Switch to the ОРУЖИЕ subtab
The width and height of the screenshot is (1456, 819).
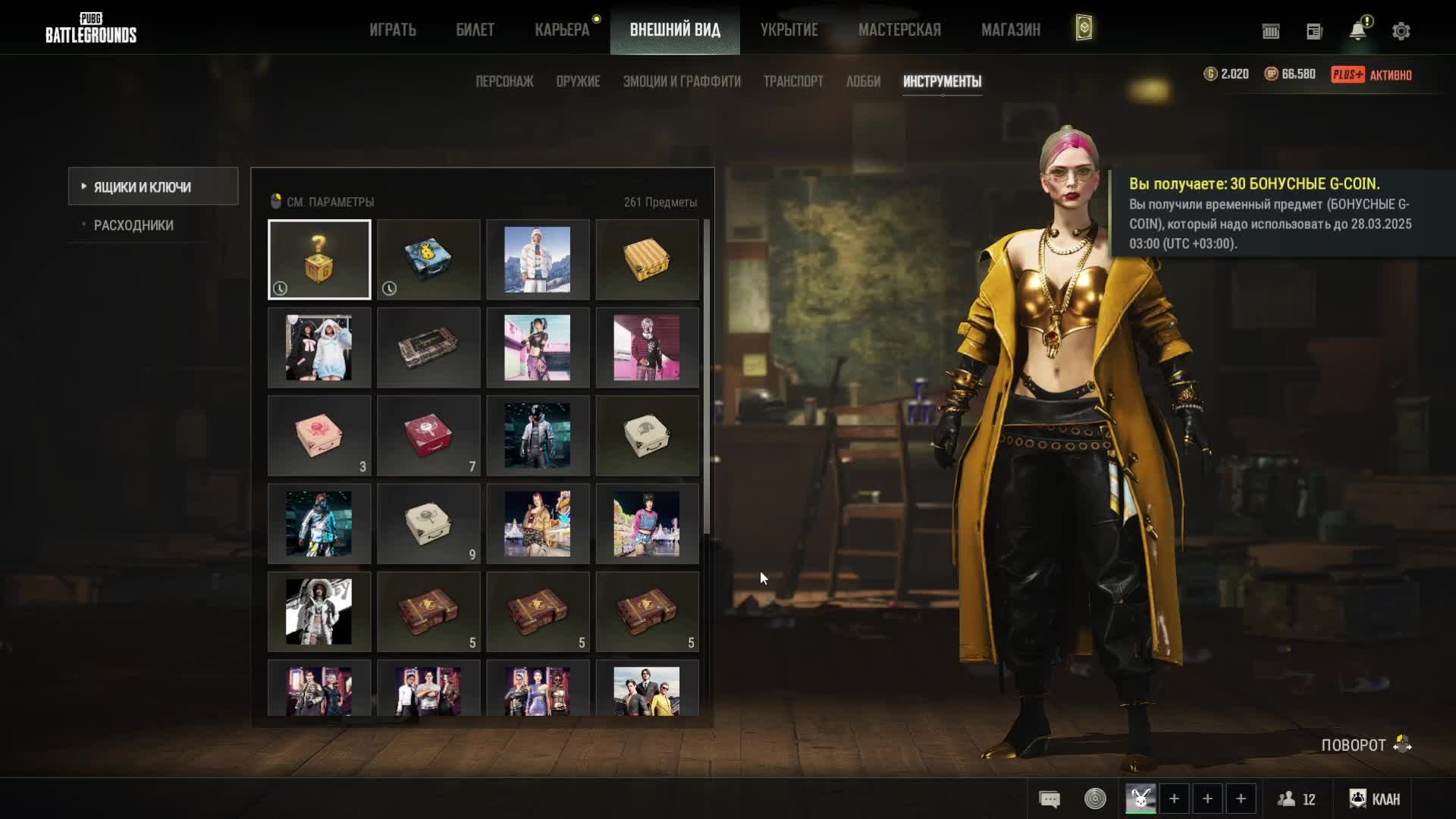pos(578,81)
